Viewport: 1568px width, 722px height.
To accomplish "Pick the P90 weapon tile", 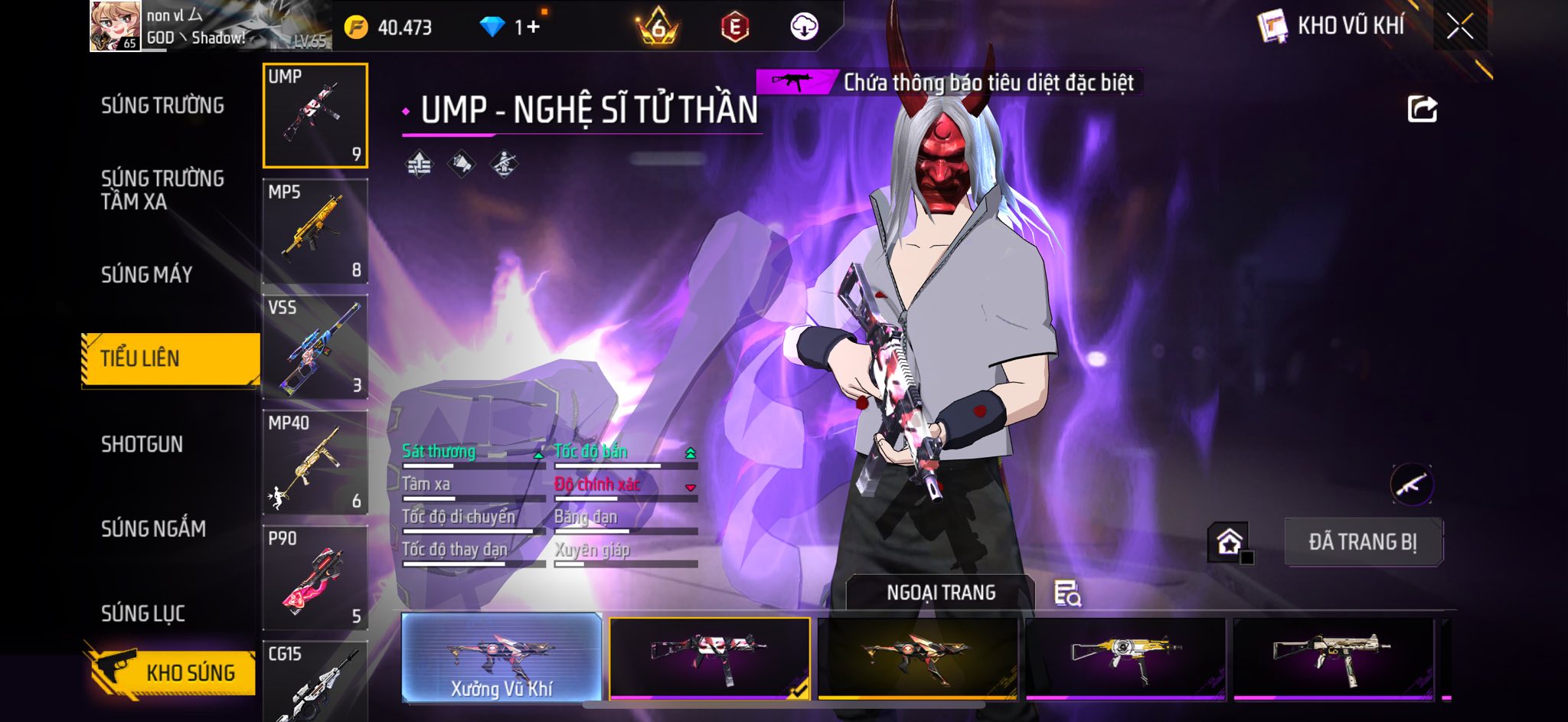I will (315, 578).
